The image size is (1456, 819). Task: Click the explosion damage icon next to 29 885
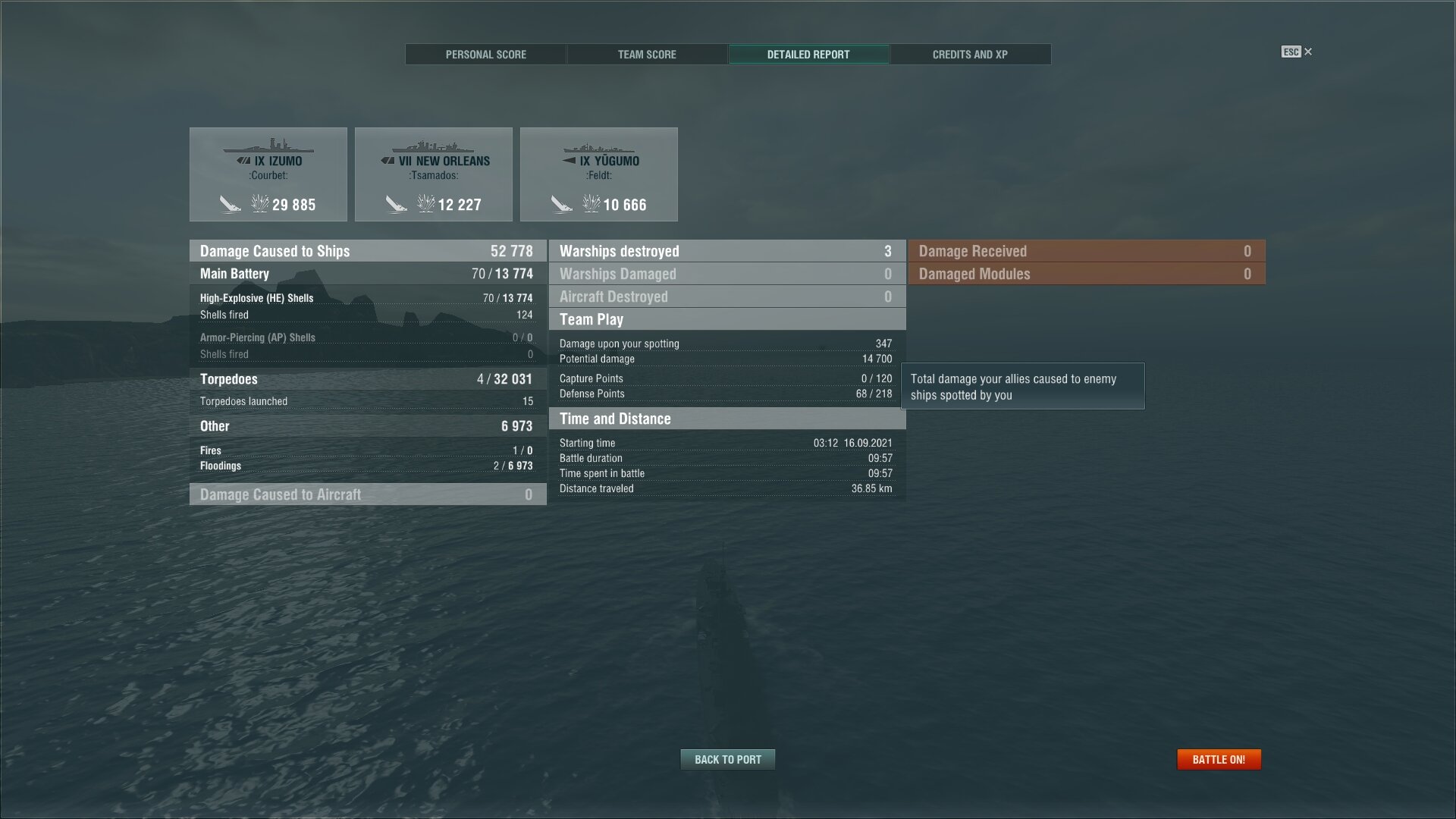pyautogui.click(x=259, y=203)
